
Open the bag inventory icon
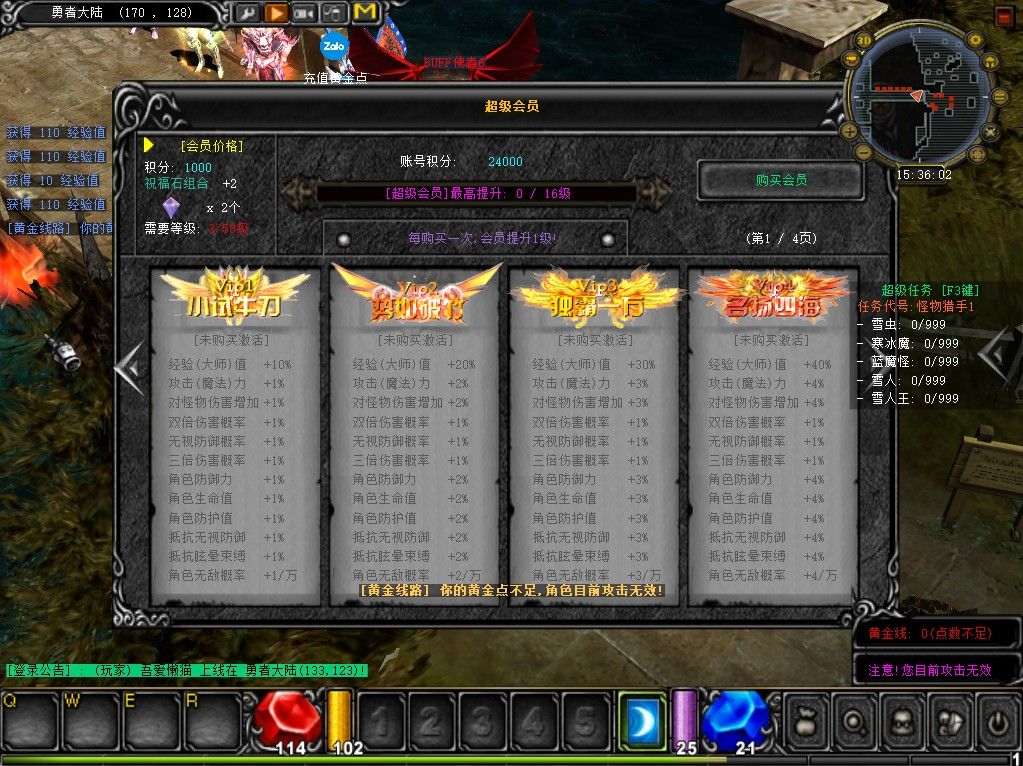806,719
